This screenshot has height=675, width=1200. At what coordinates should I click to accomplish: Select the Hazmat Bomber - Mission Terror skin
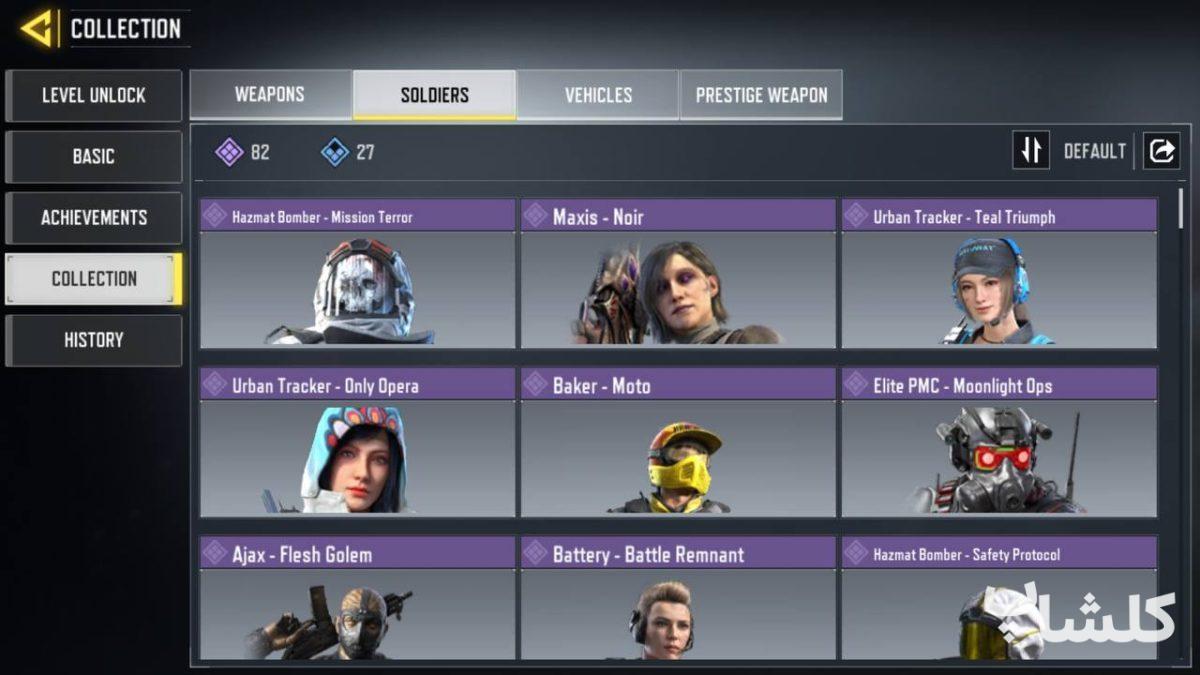357,274
